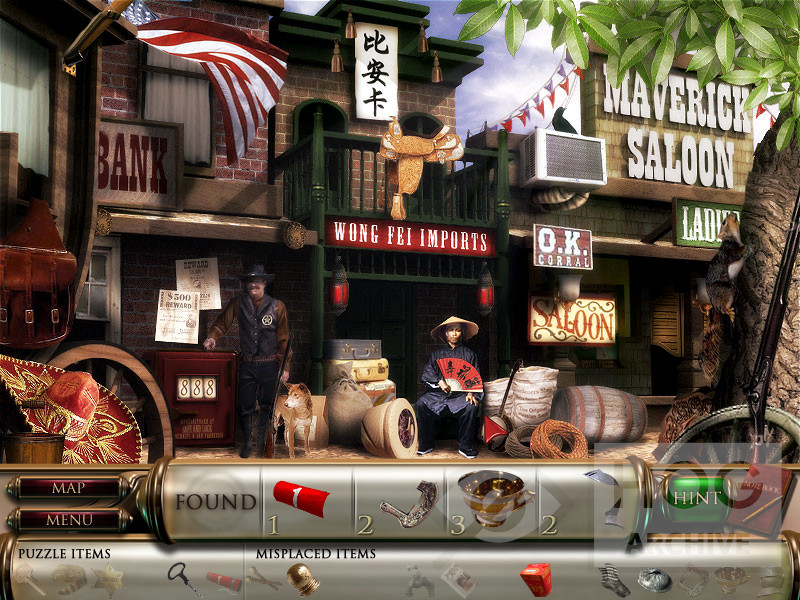The image size is (800, 600).
Task: Open the Map
Action: pyautogui.click(x=68, y=489)
